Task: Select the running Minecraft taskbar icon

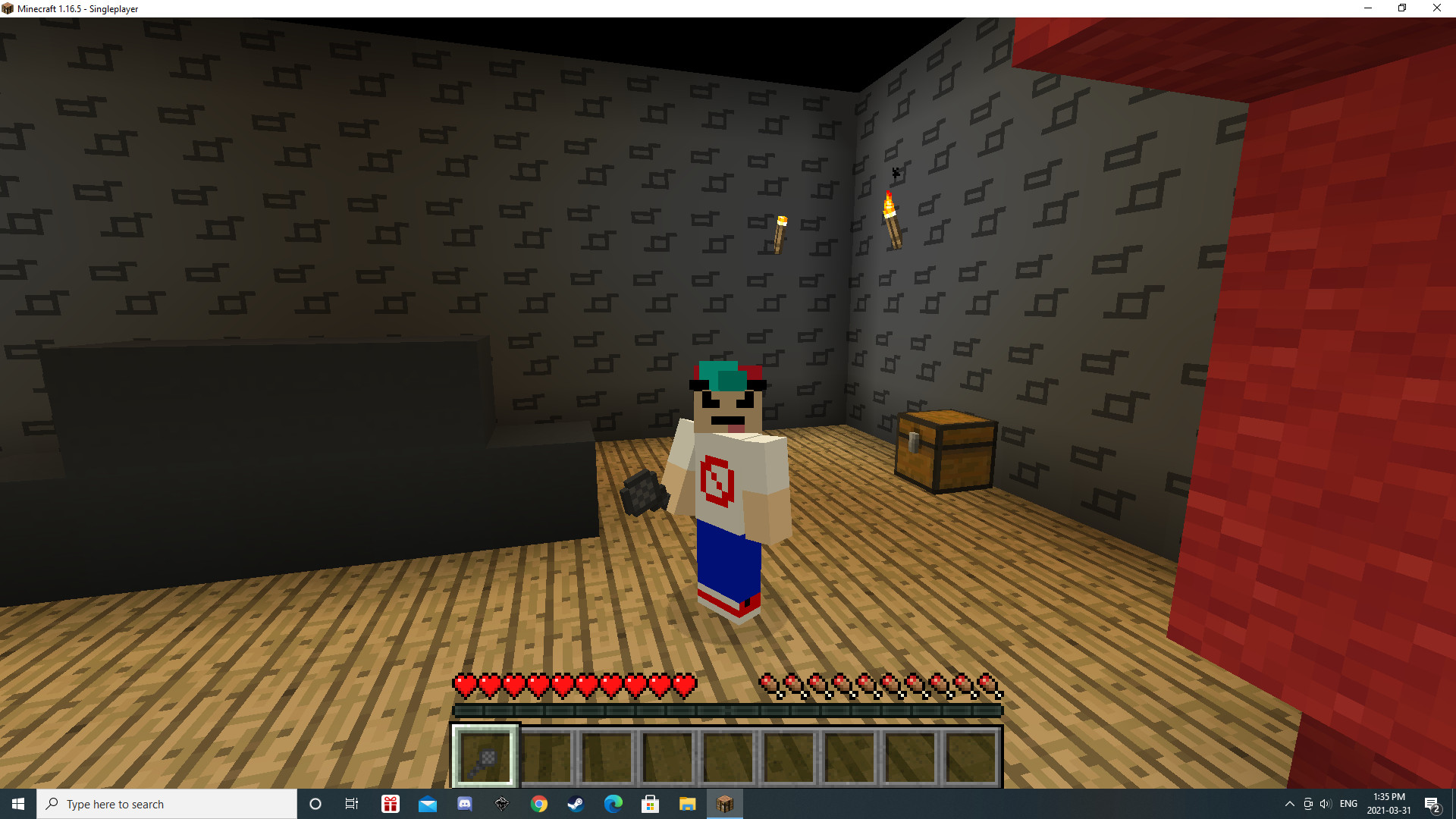Action: (x=724, y=803)
